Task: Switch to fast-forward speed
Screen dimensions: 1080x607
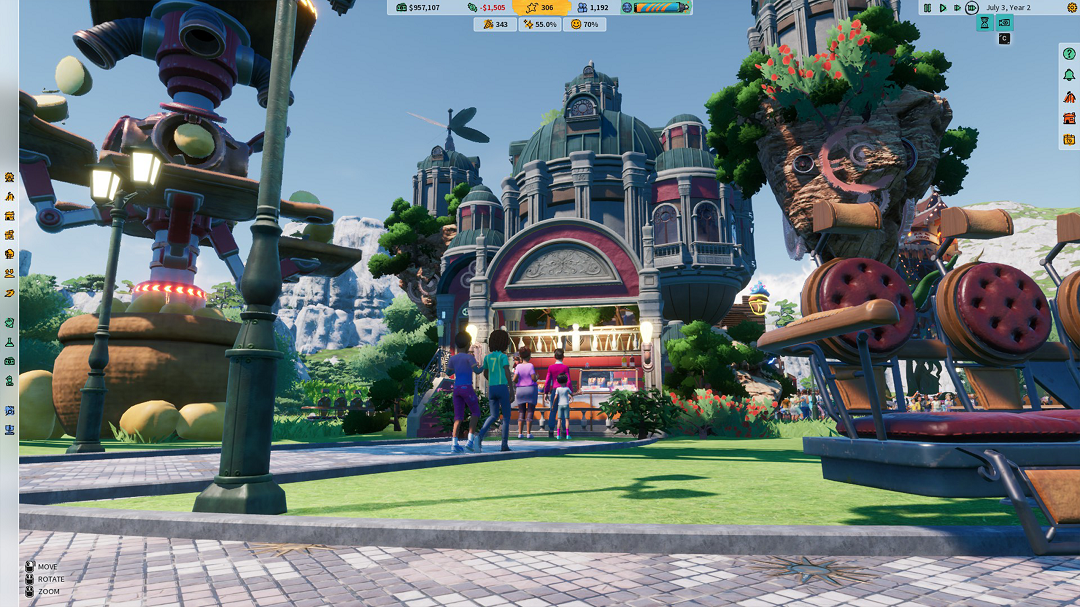Action: 957,8
